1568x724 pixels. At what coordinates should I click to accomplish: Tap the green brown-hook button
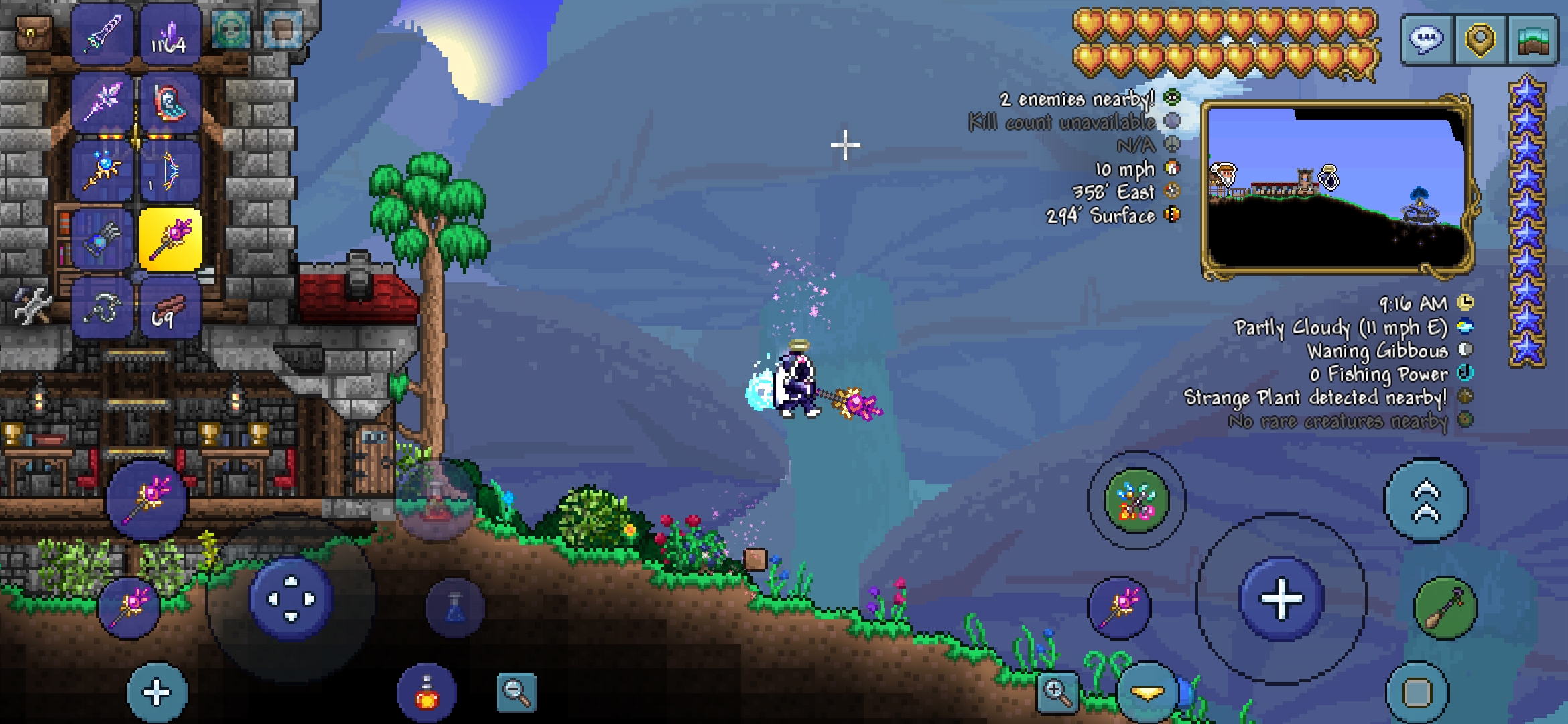point(1445,608)
